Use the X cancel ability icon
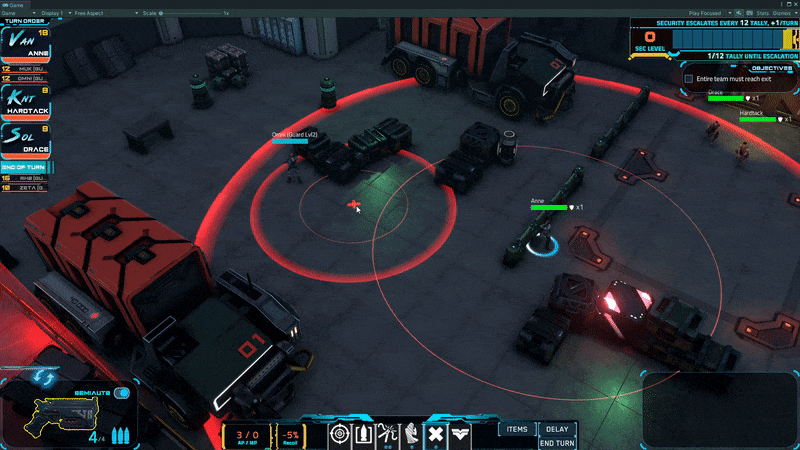Screen dimensions: 800x450 436,434
